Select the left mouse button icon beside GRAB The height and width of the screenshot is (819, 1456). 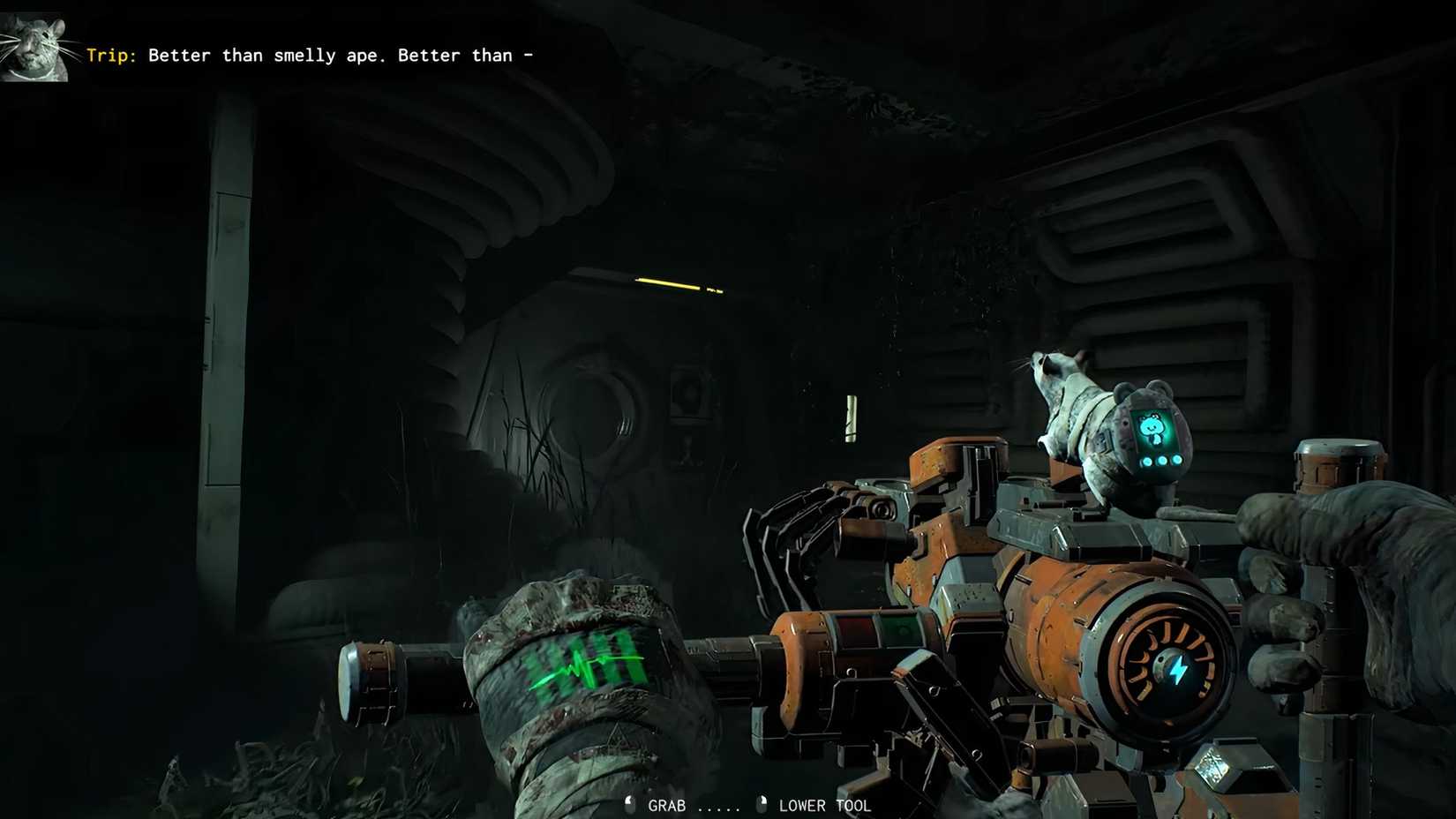click(629, 804)
